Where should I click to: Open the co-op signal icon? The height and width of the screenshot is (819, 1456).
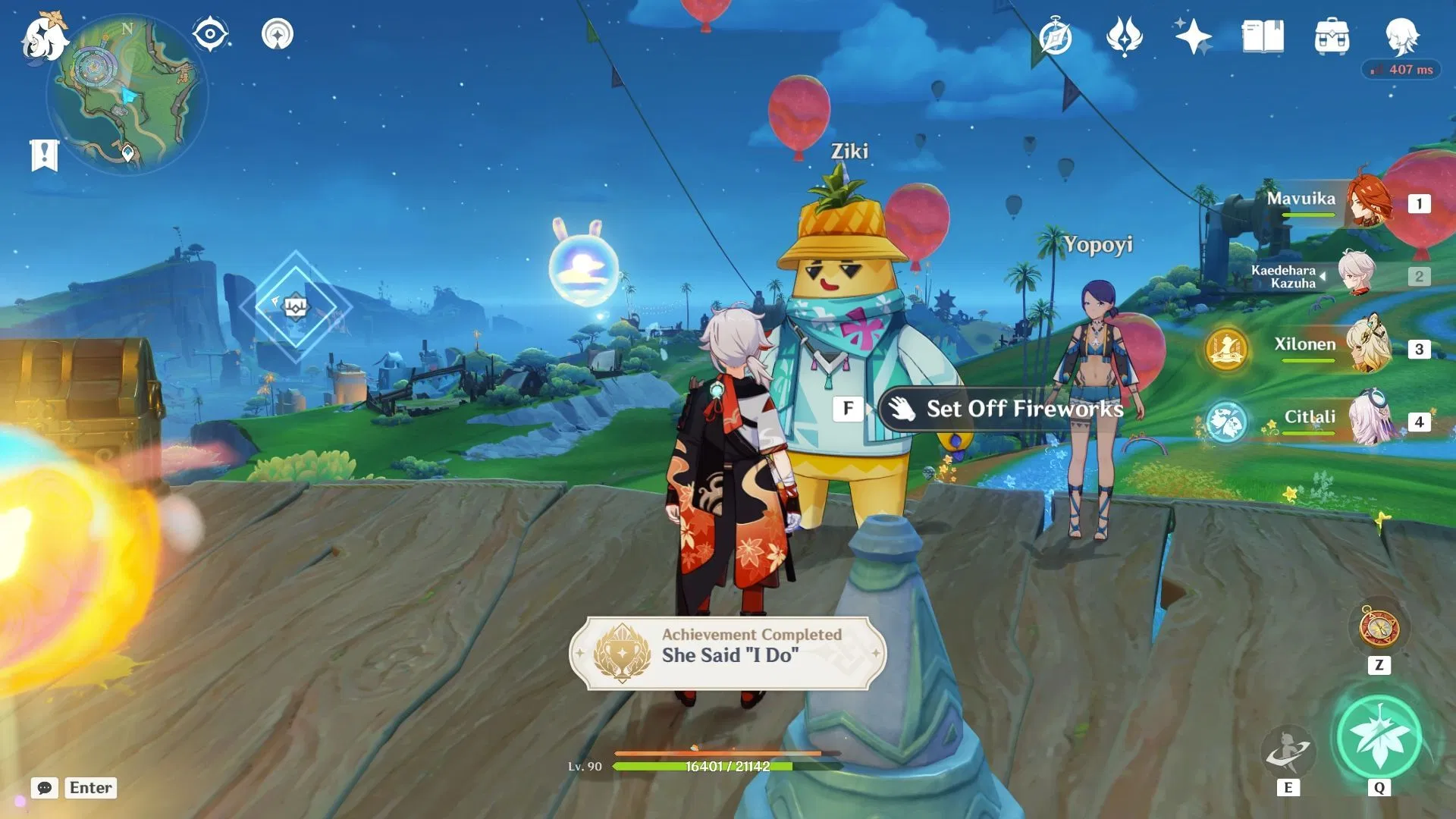click(x=278, y=35)
